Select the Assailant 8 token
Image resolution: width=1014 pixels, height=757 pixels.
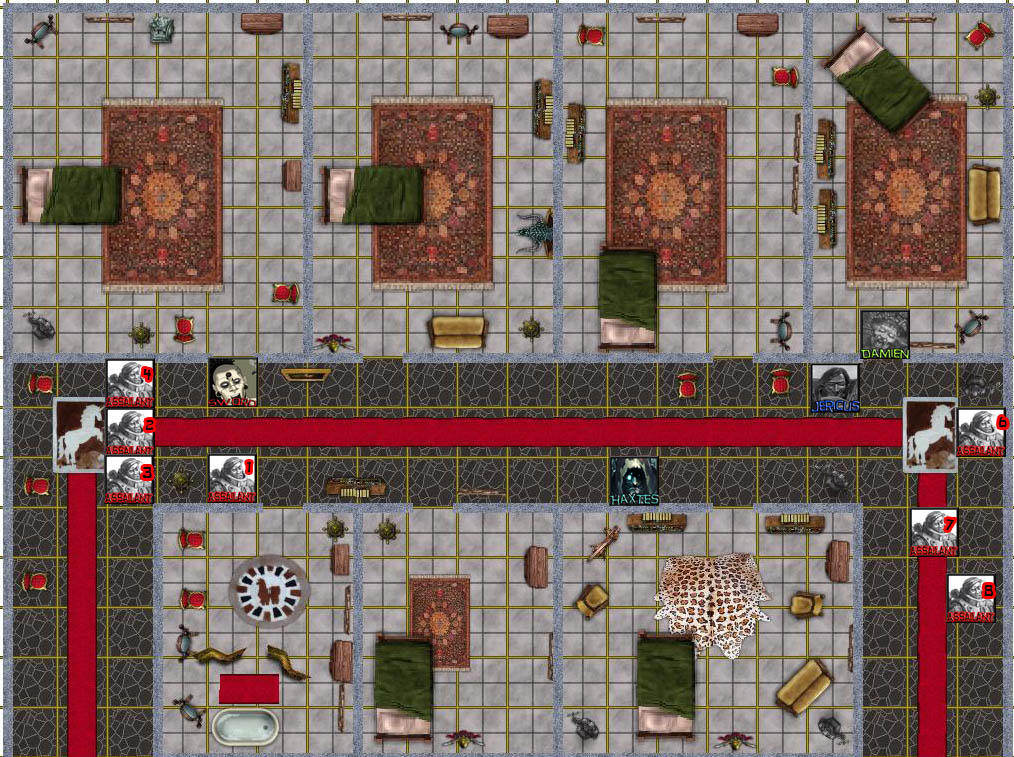click(971, 598)
